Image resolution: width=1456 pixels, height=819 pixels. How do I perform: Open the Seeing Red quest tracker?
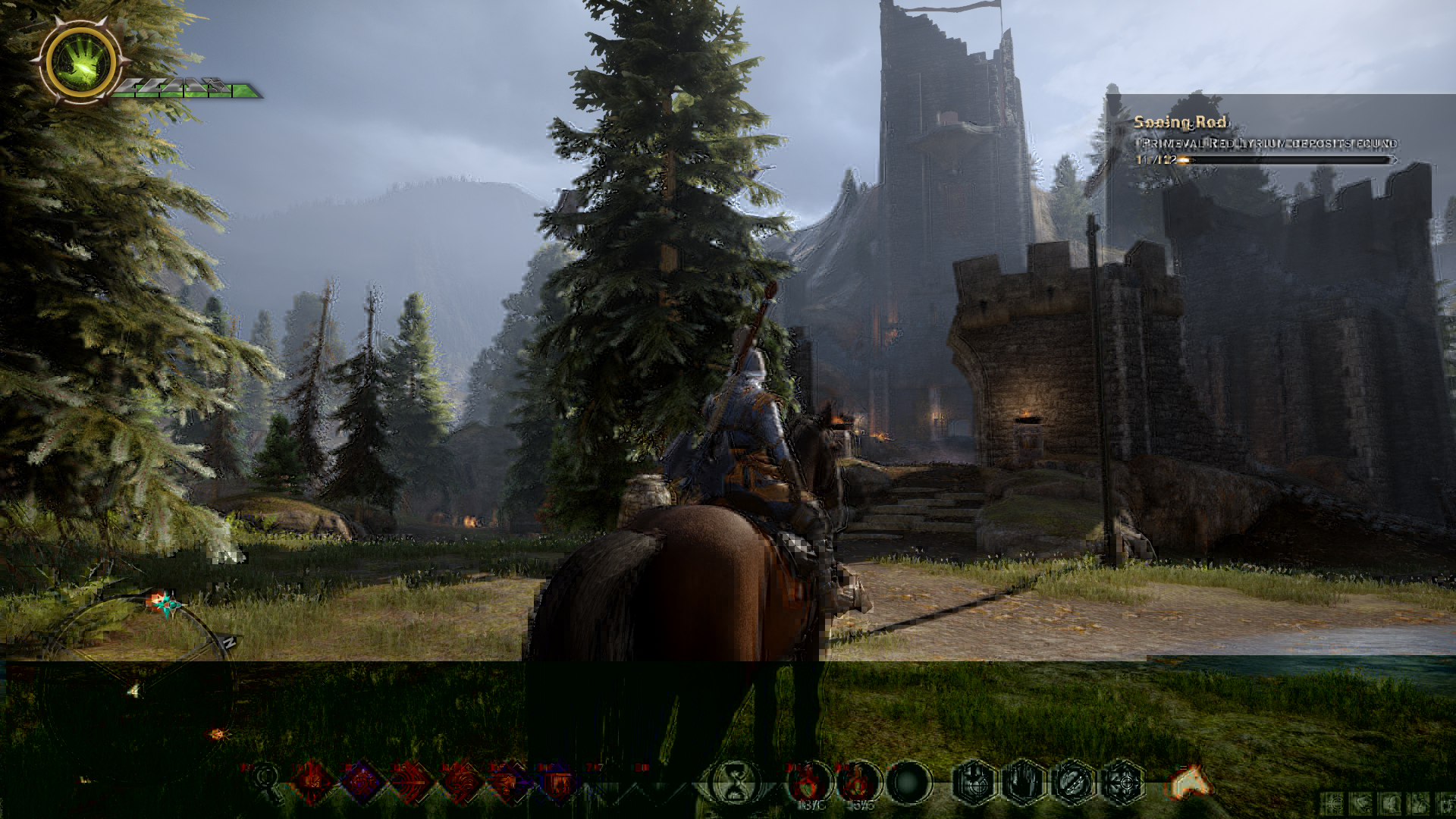(1181, 122)
